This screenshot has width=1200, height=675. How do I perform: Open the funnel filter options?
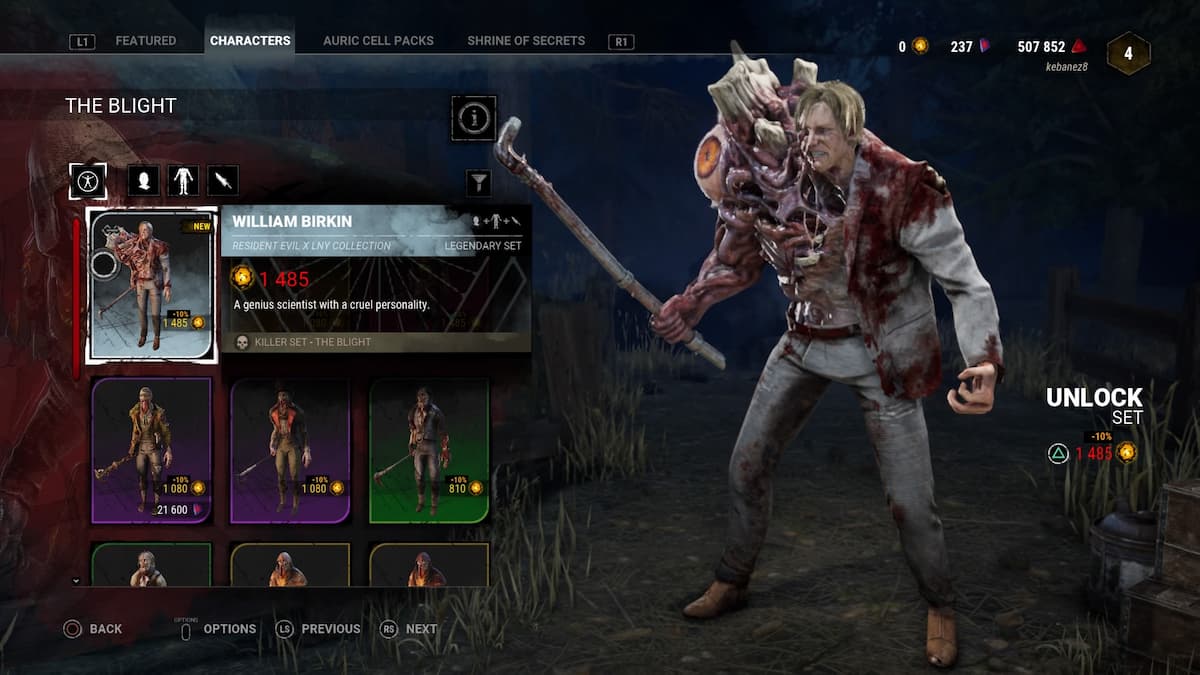tap(479, 182)
